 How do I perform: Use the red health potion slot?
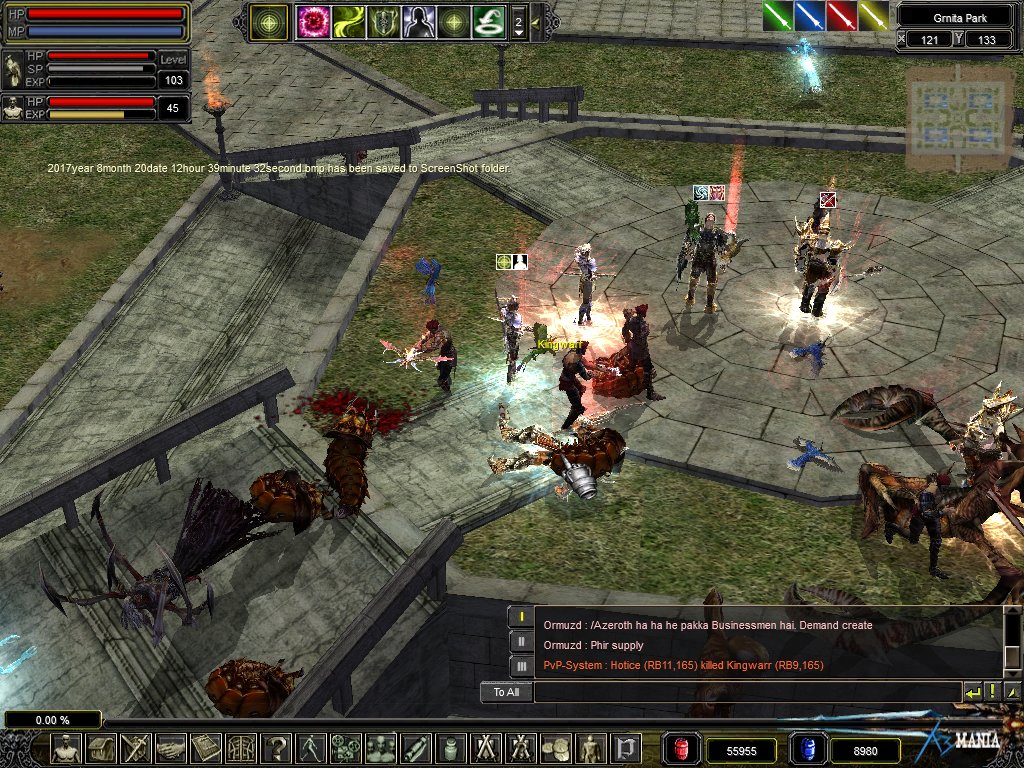[682, 748]
